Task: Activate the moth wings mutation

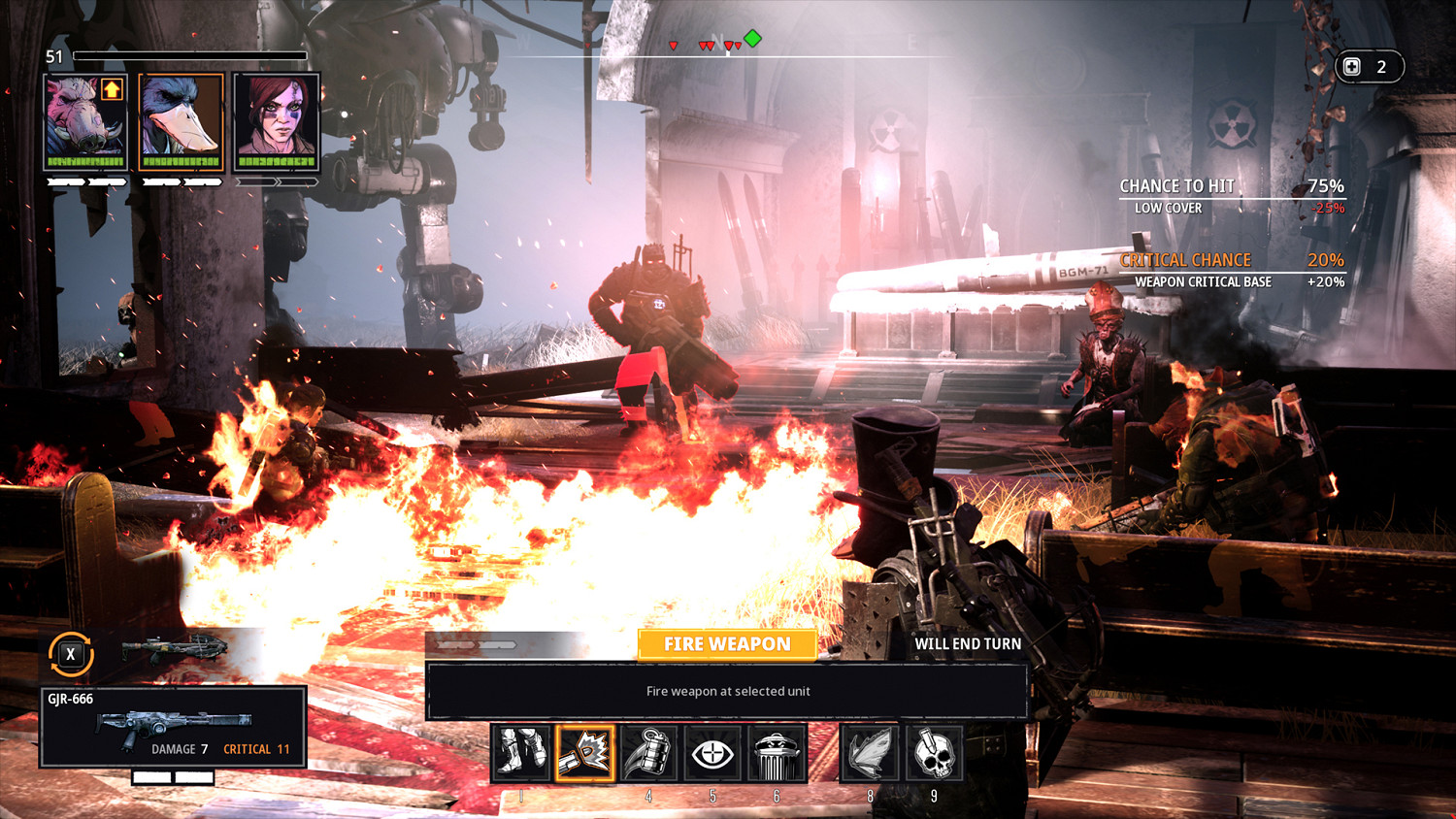Action: [870, 753]
